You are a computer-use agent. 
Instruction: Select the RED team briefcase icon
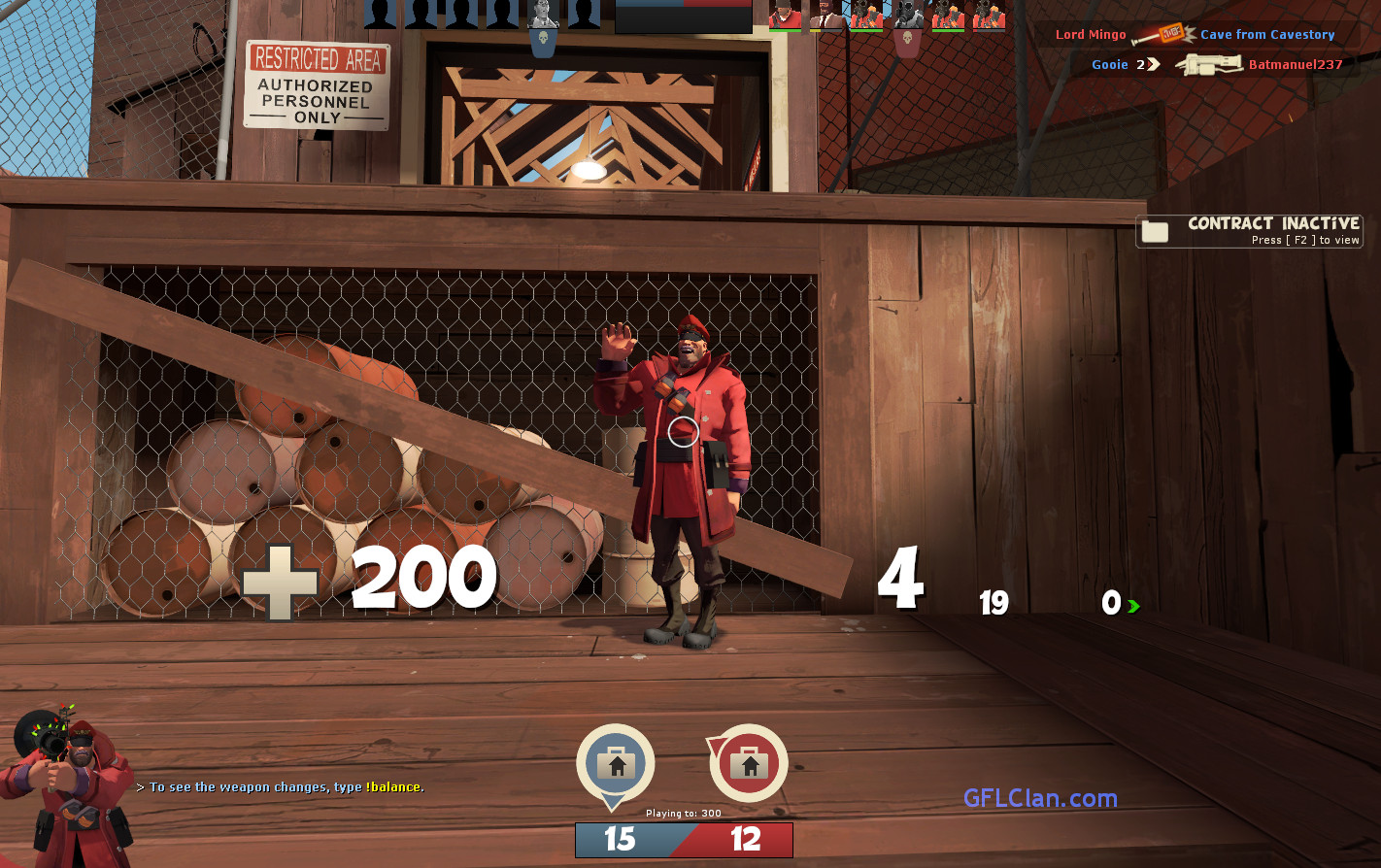(746, 762)
